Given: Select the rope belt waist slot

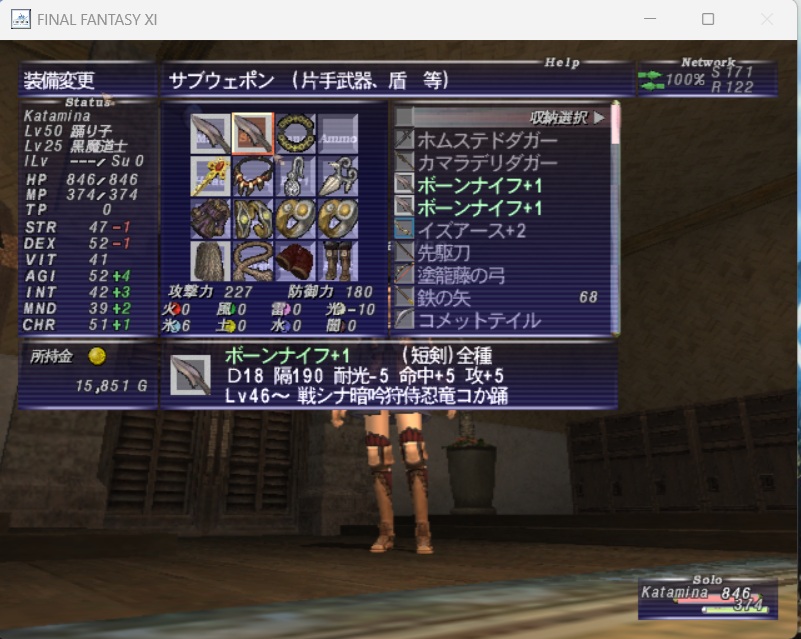Looking at the screenshot, I should (253, 260).
